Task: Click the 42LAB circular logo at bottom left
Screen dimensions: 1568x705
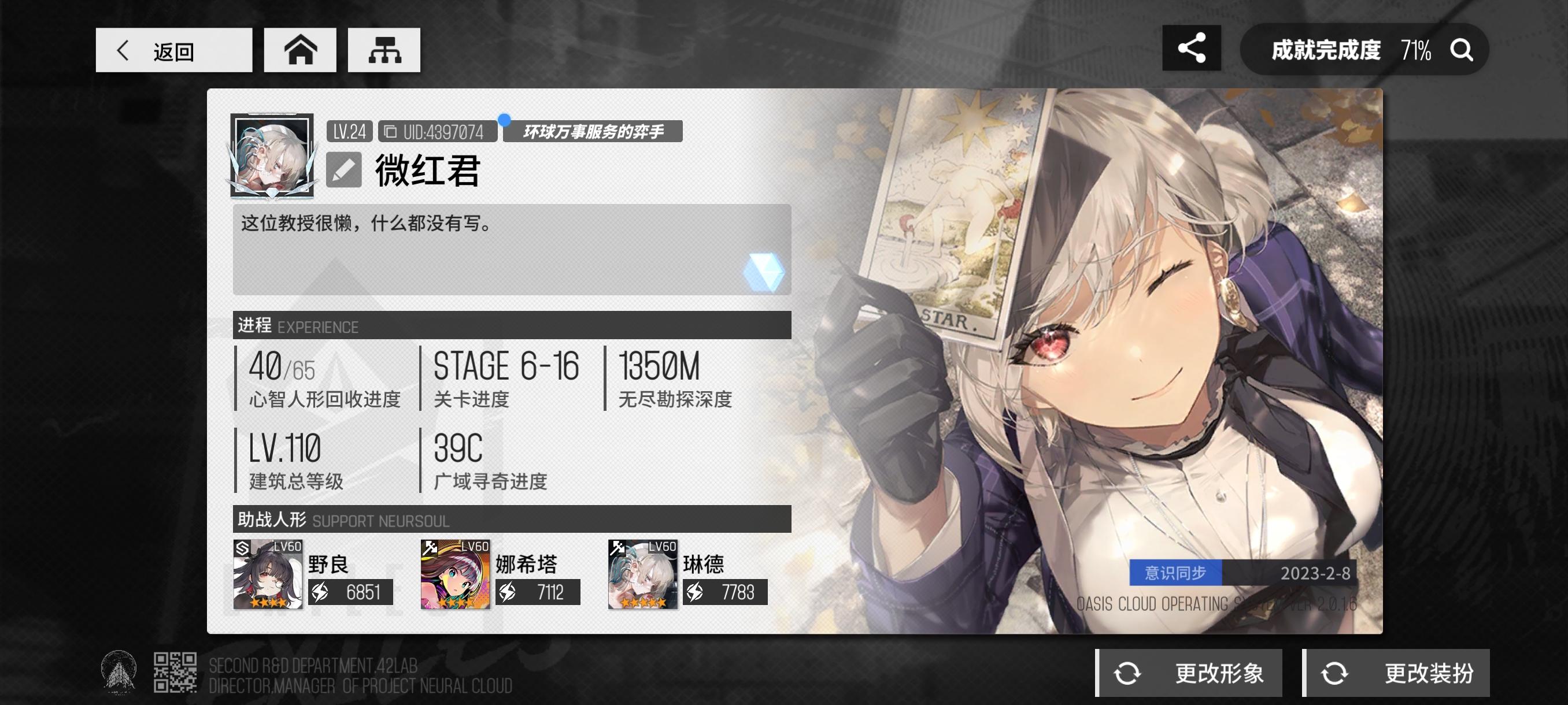Action: point(119,673)
